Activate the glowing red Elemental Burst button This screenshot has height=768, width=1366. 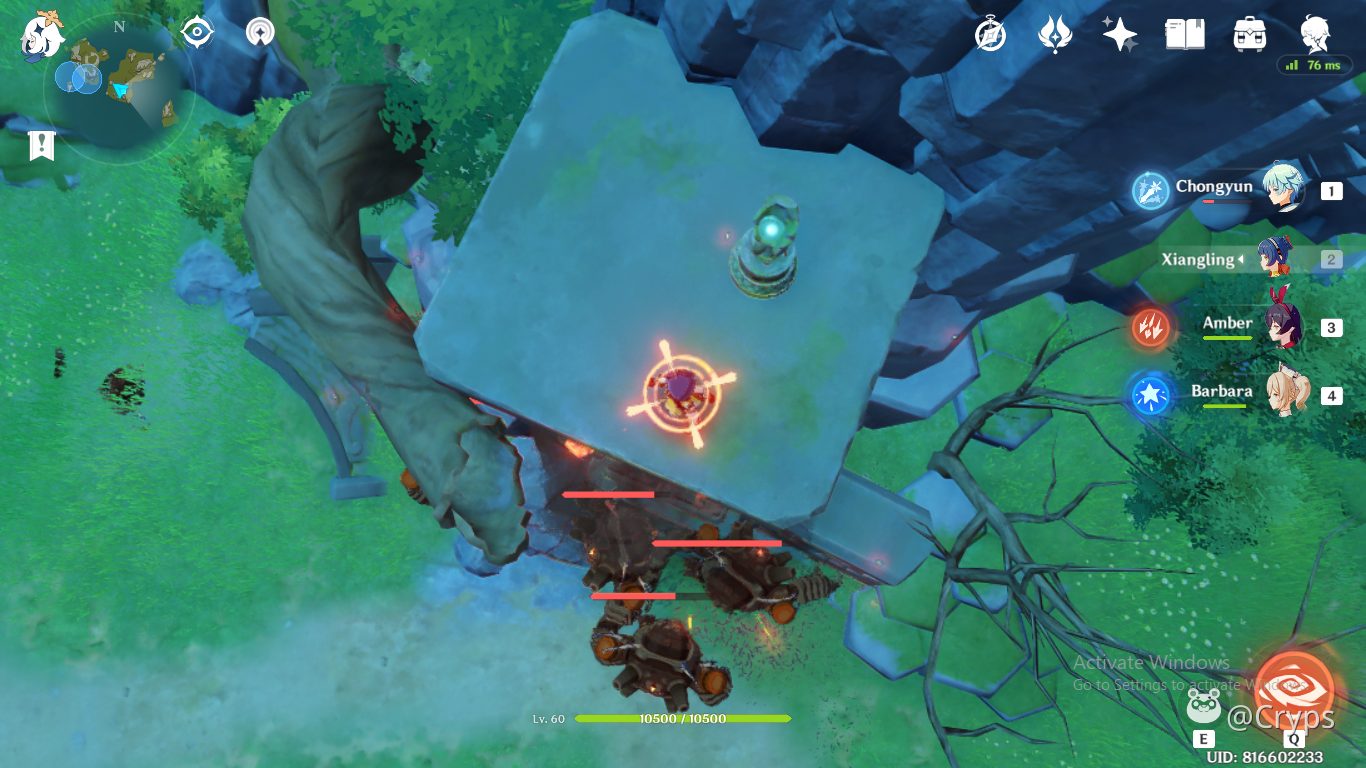[x=1294, y=685]
